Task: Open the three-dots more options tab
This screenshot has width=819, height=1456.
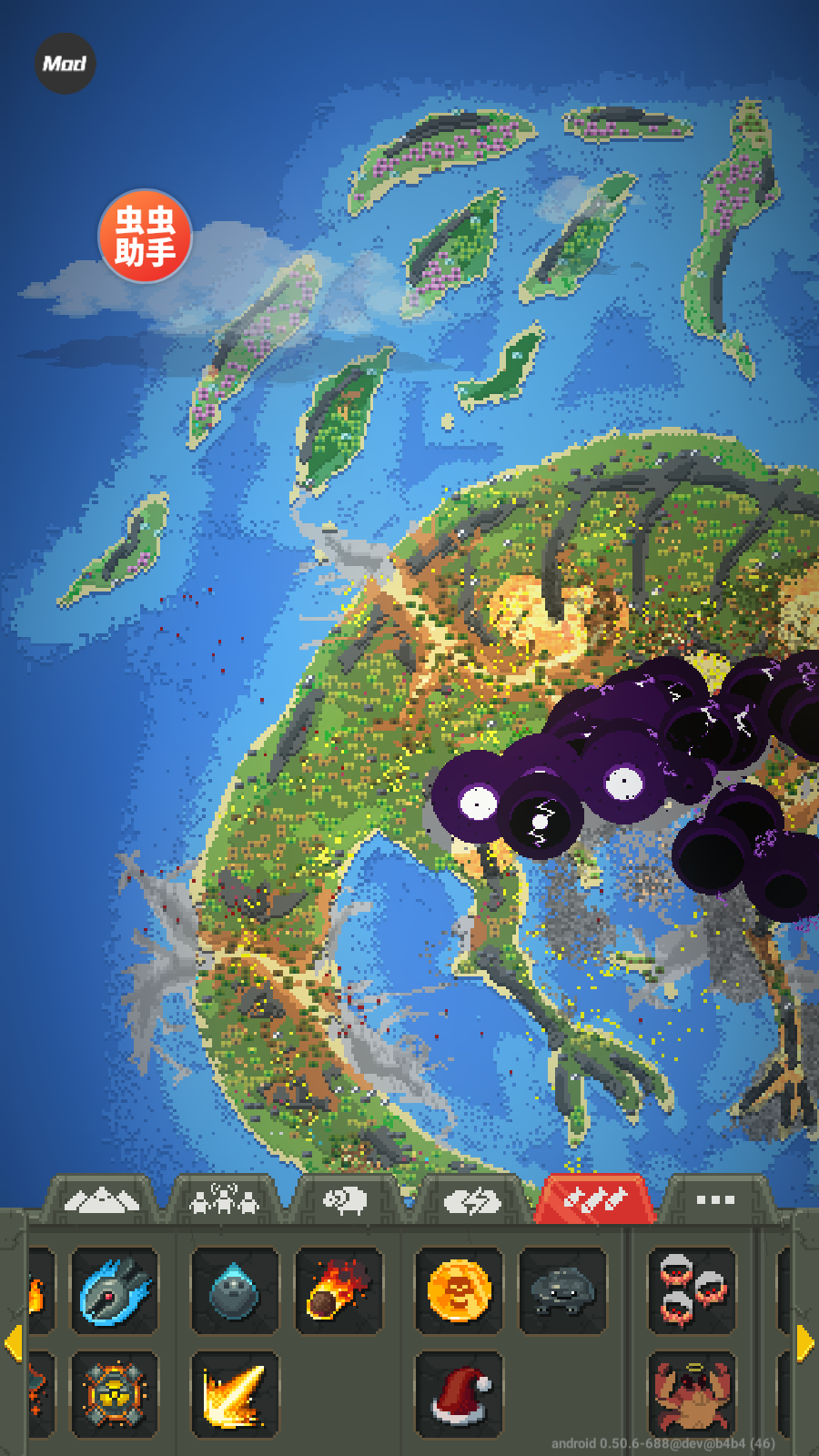Action: point(715,1201)
